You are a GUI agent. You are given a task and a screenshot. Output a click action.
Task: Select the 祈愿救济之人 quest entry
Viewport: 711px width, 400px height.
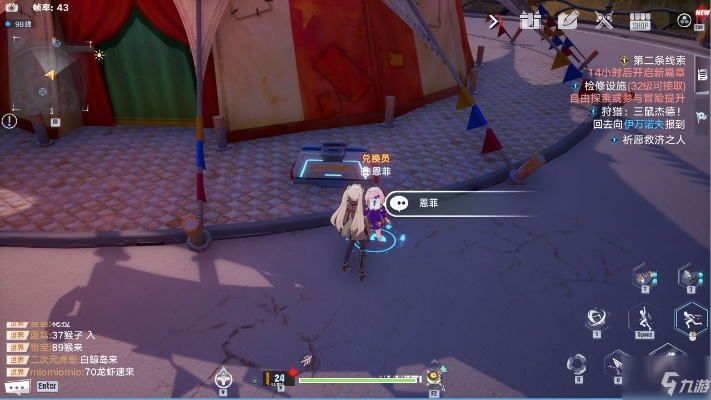pyautogui.click(x=649, y=139)
